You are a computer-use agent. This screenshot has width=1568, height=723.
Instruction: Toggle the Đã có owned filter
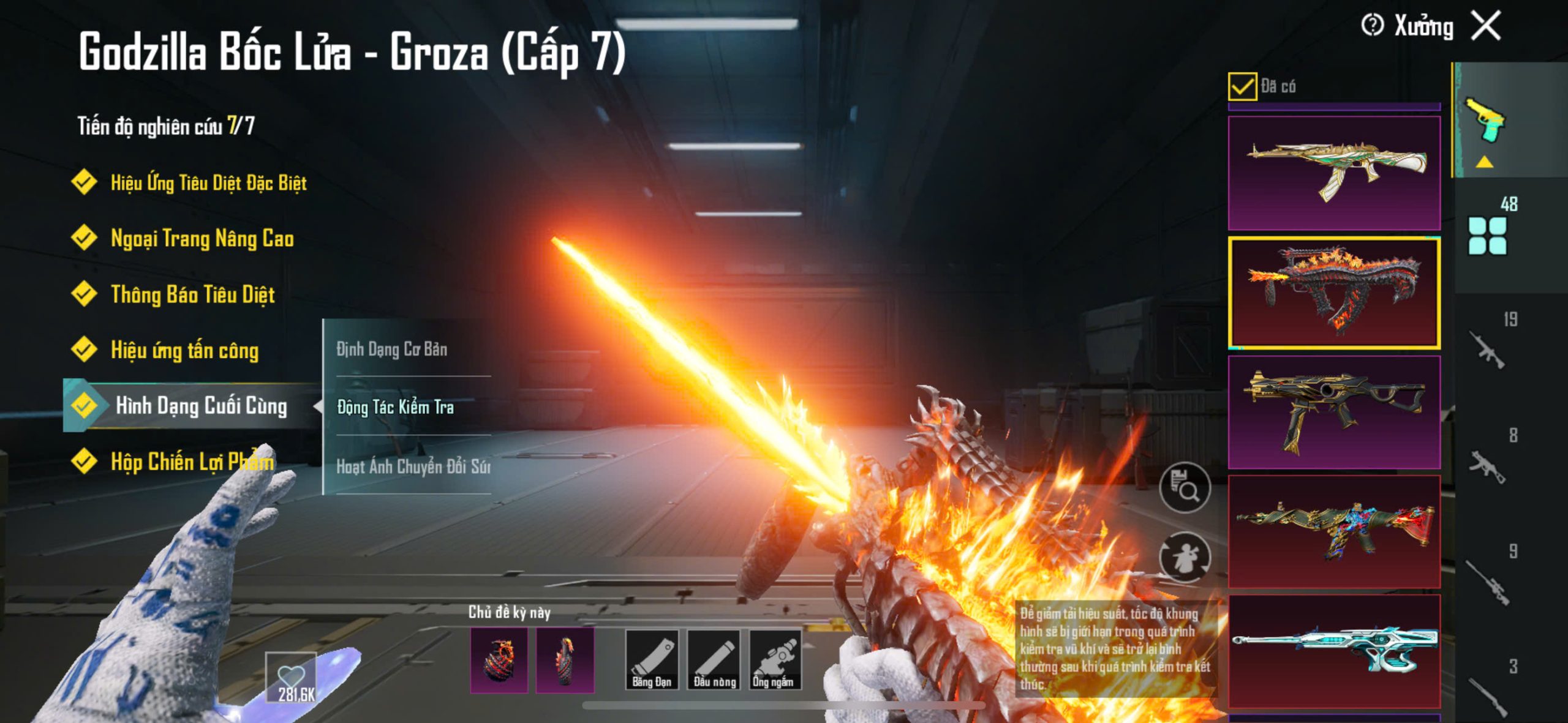(x=1242, y=86)
